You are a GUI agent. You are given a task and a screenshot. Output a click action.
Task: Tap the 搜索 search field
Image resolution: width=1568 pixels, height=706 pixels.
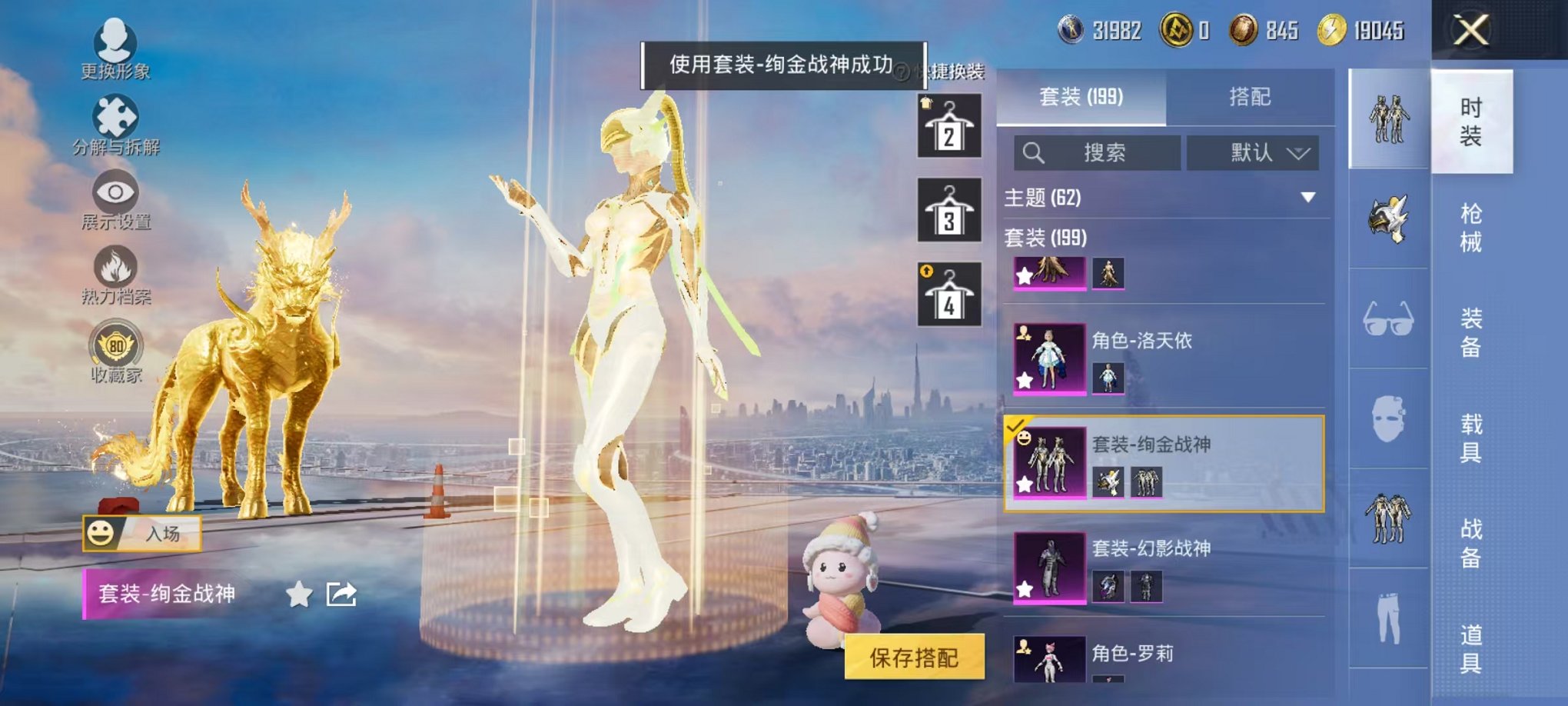(1099, 152)
